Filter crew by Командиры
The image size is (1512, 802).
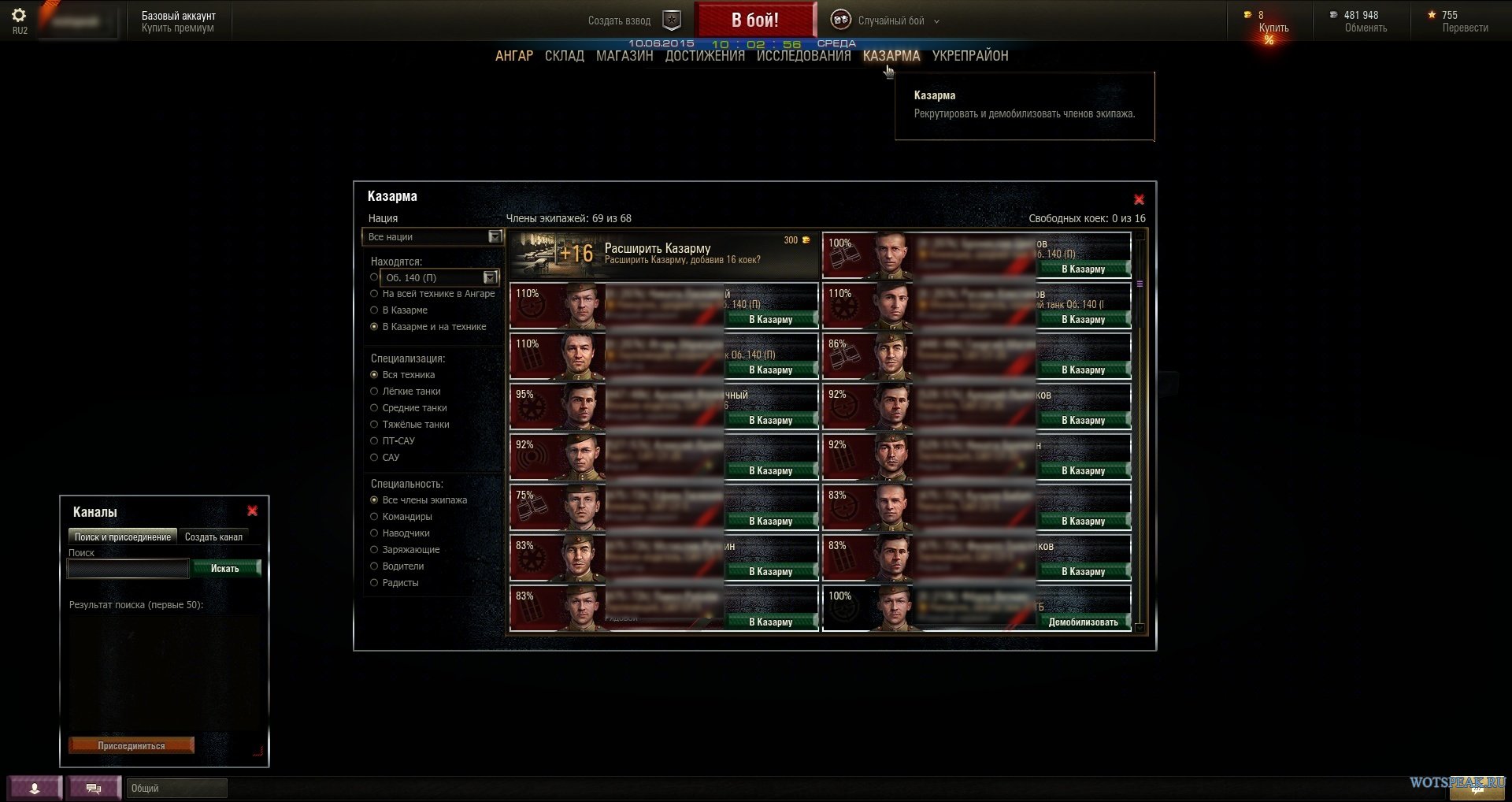click(375, 517)
